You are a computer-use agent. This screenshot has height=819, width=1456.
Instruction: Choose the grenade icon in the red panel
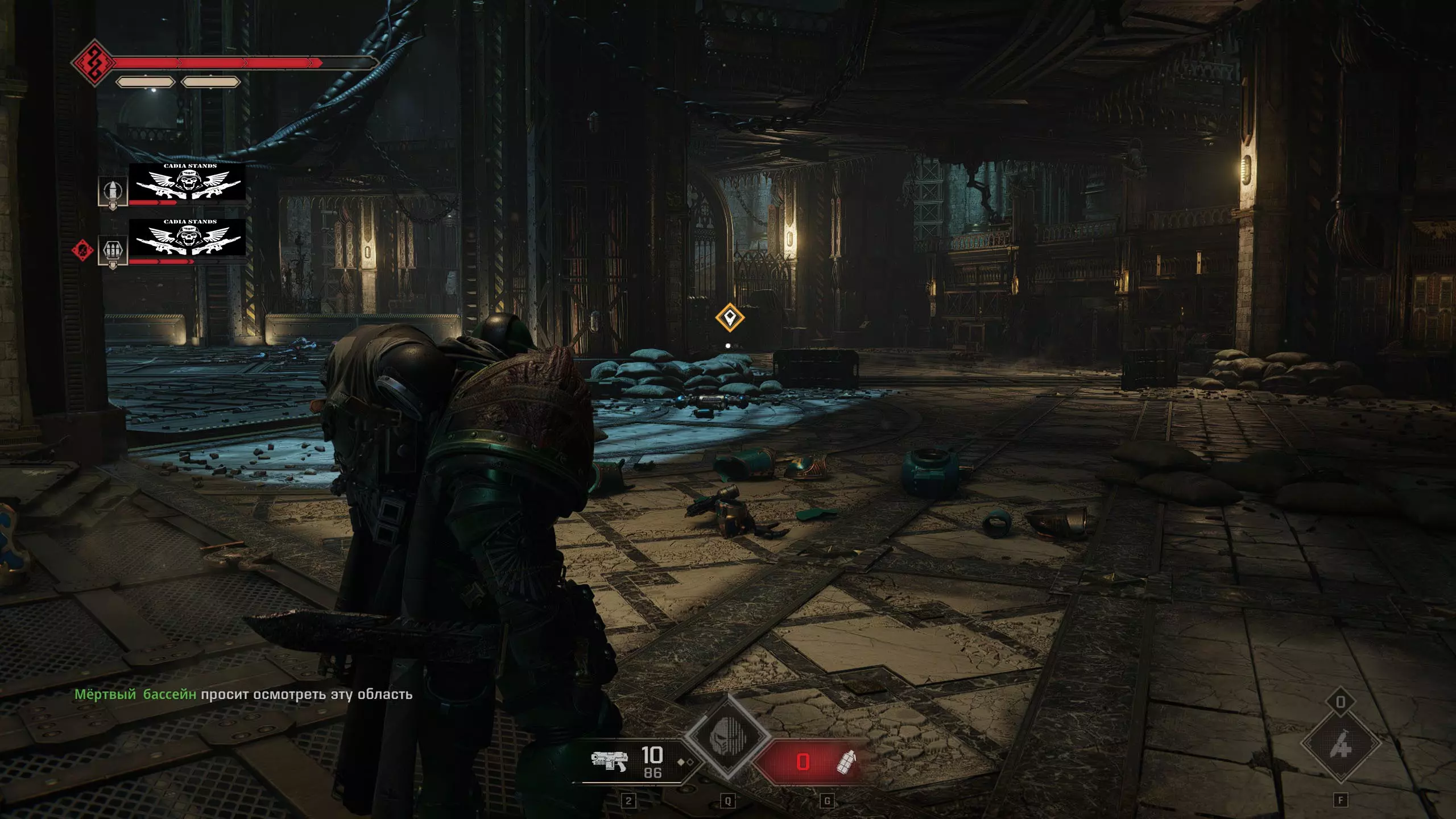pyautogui.click(x=847, y=762)
